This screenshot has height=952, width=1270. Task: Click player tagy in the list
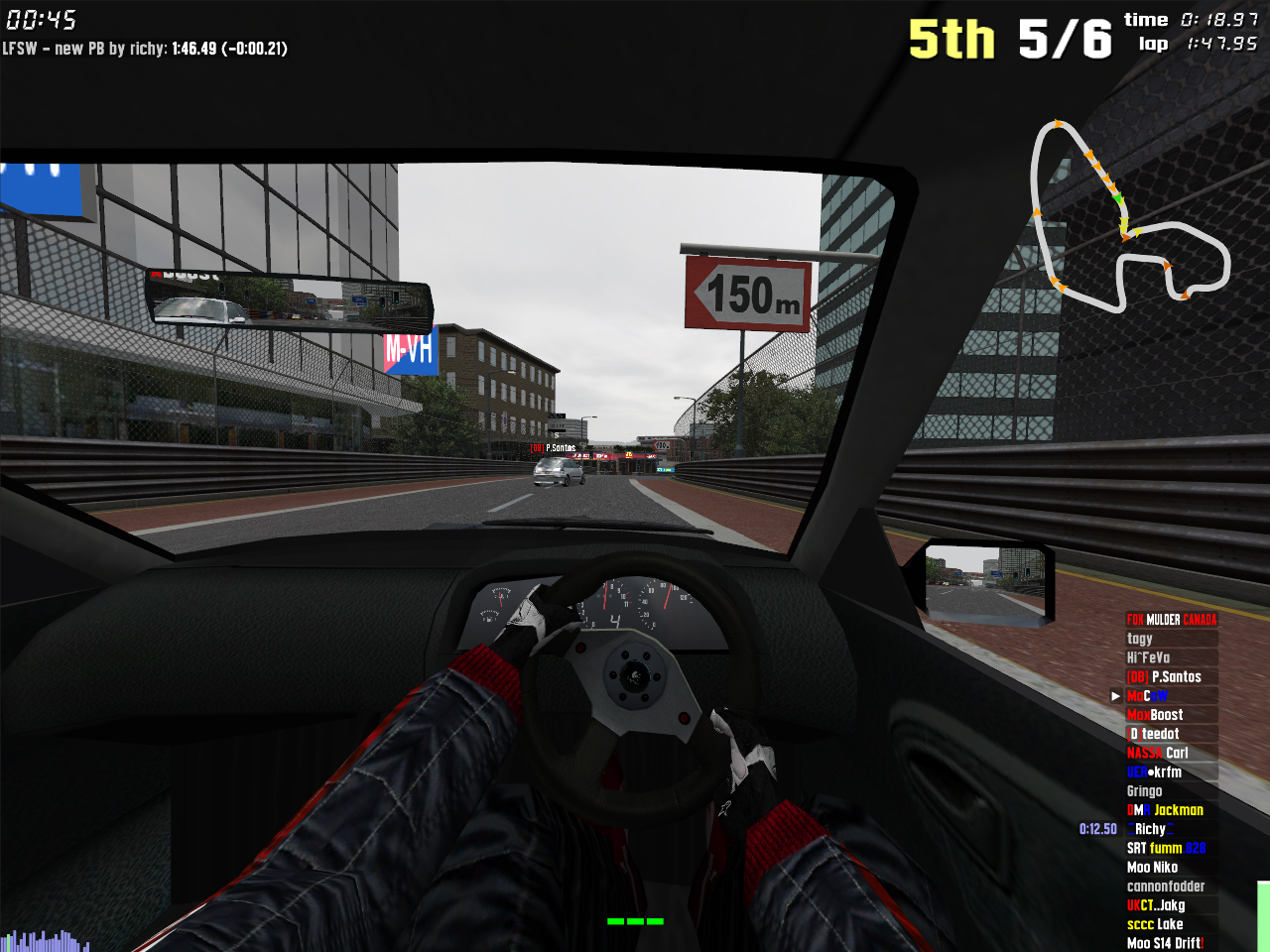pos(1140,639)
